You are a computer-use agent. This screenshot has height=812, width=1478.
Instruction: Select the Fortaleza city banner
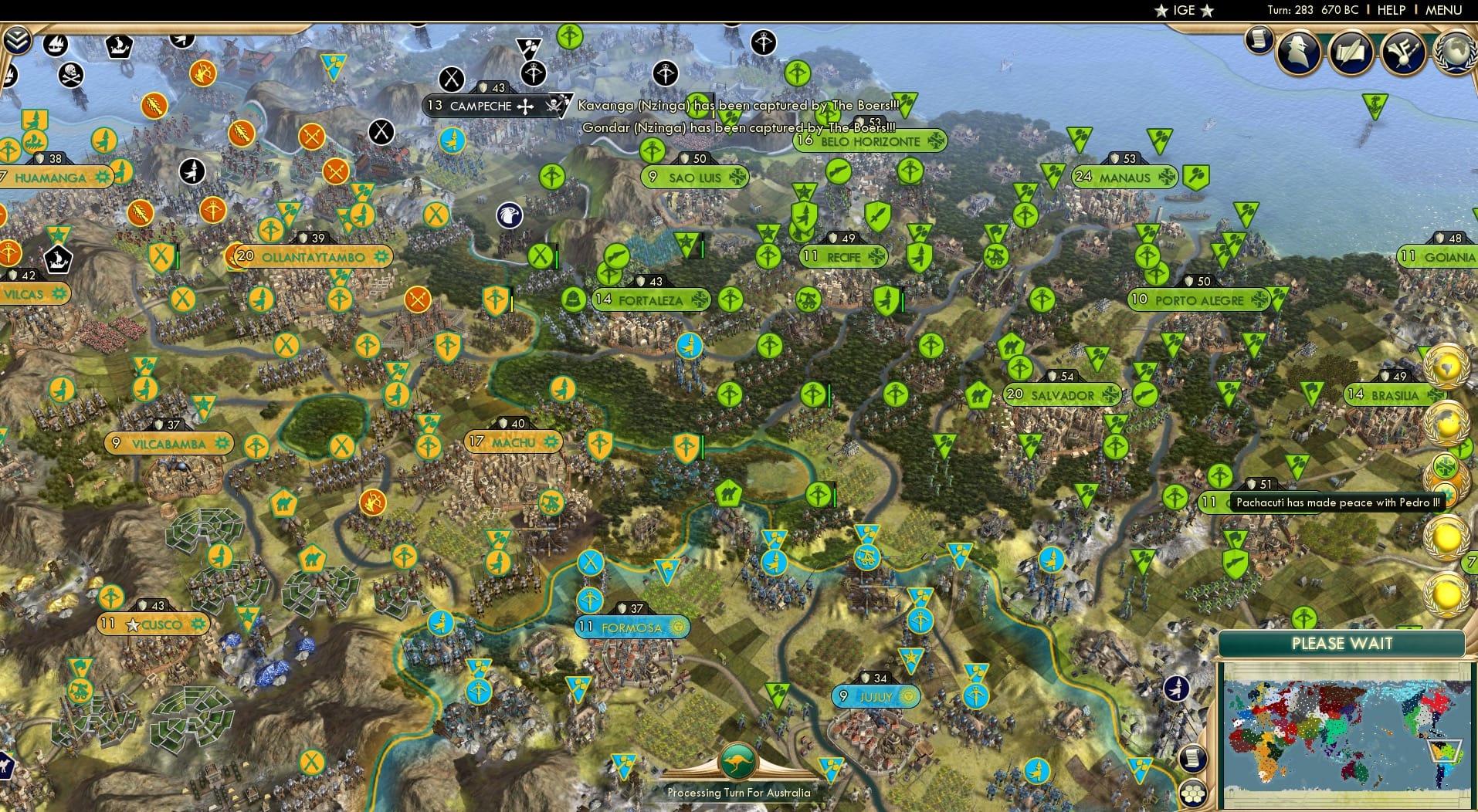click(x=653, y=299)
